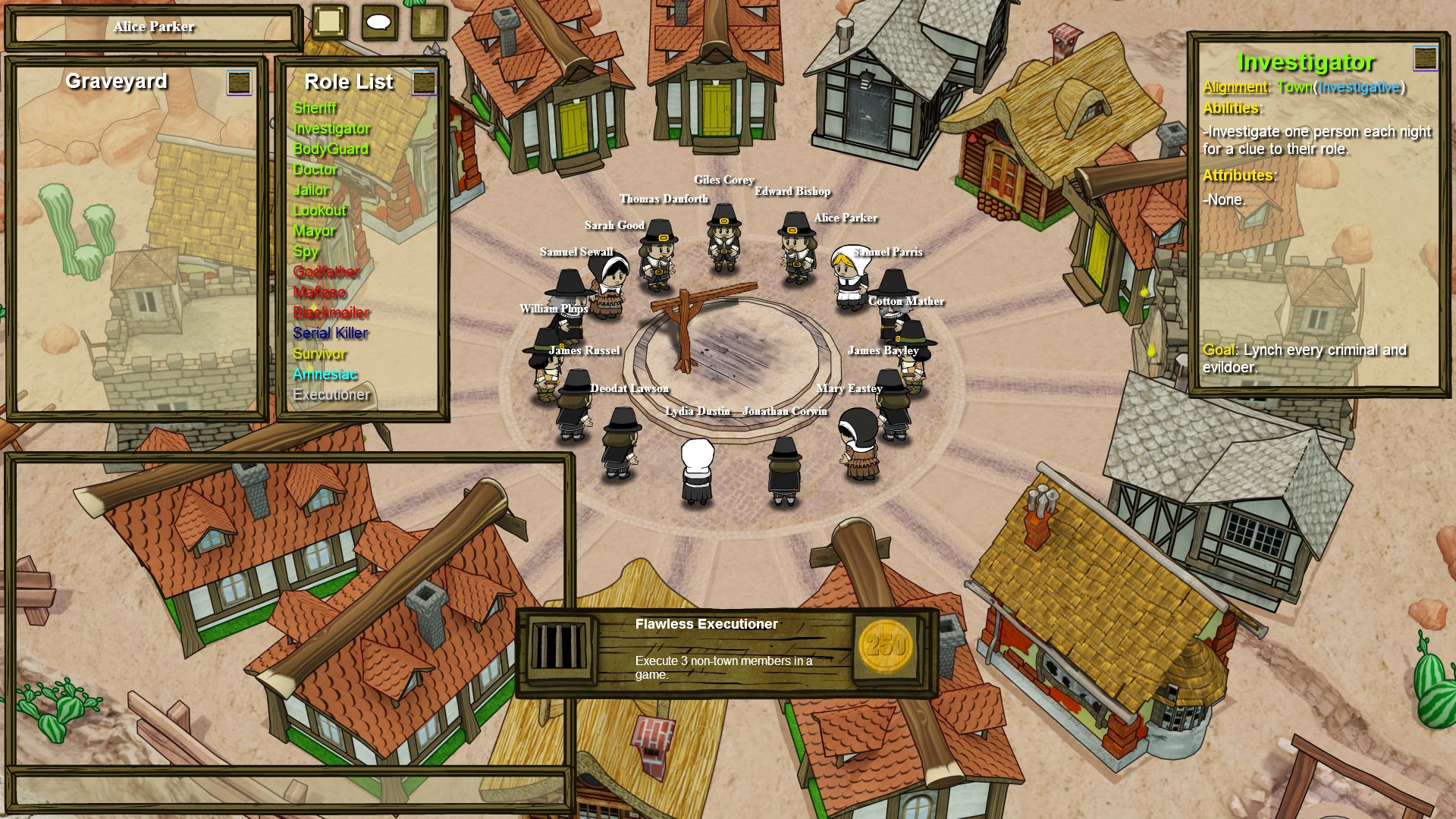Collapse the Investigator role card via its corner toggle
The image size is (1456, 819).
1425,58
